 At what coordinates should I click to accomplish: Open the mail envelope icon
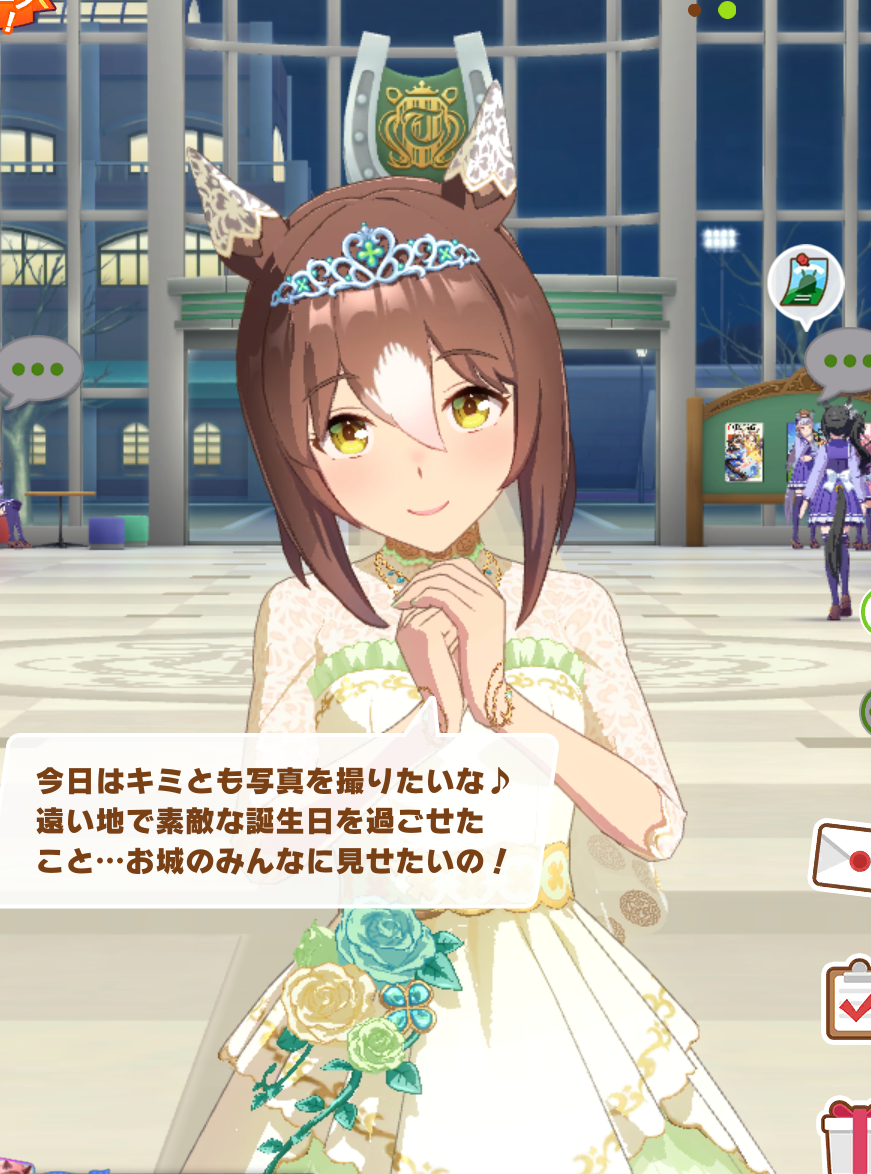point(843,858)
